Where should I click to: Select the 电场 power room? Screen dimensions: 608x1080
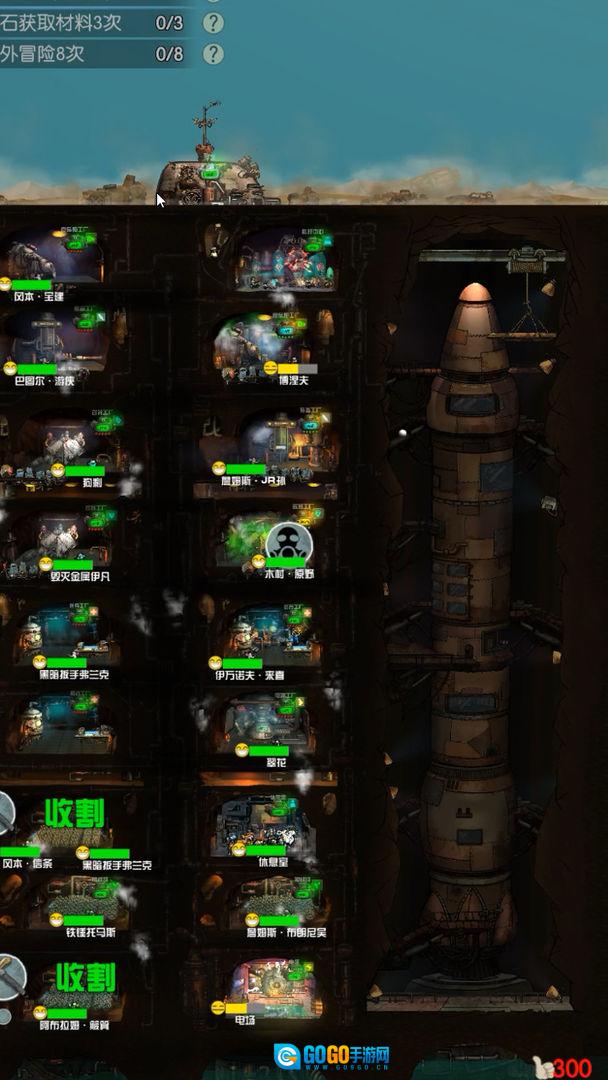coord(273,984)
